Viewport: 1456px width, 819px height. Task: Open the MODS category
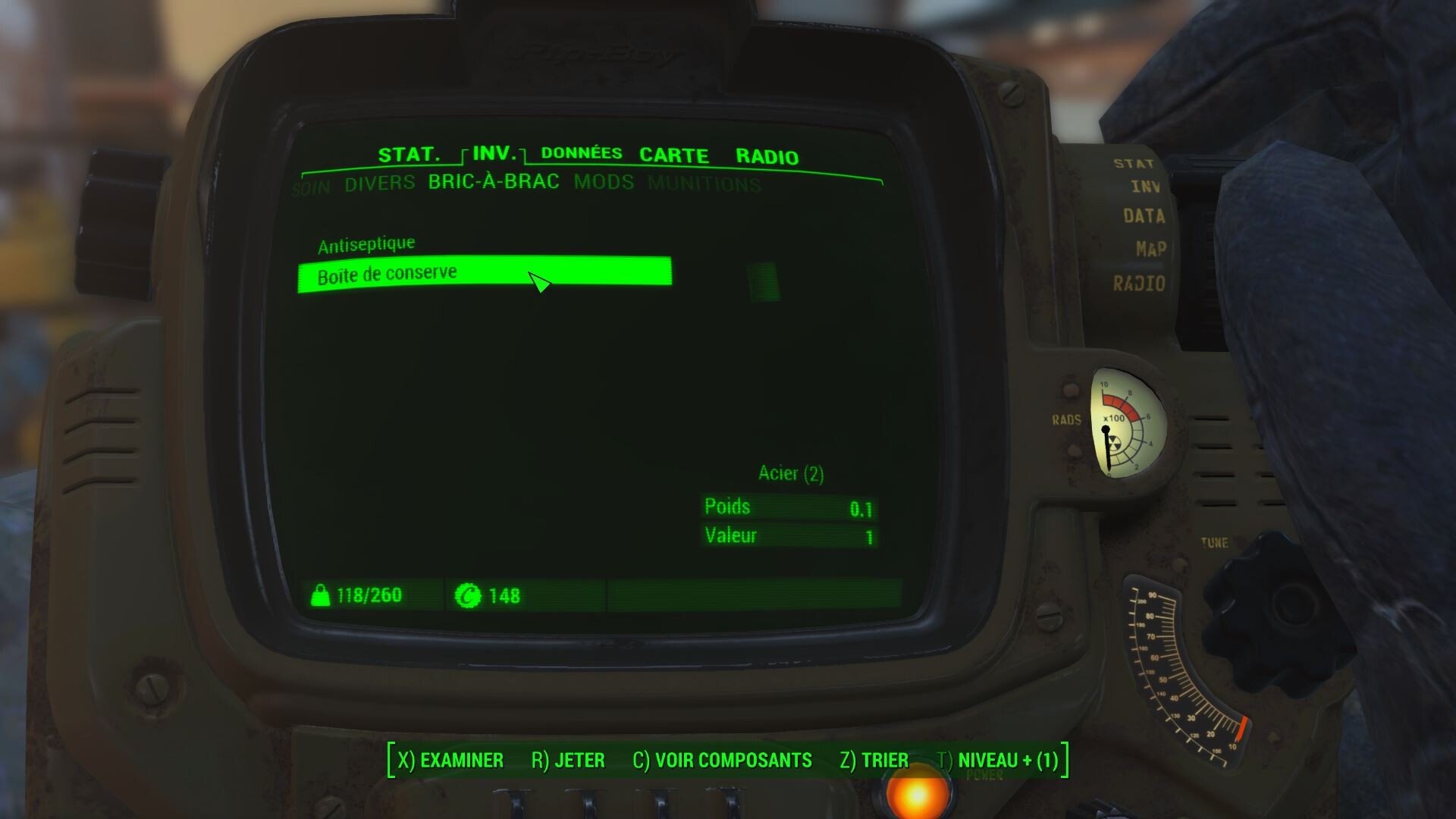coord(603,183)
